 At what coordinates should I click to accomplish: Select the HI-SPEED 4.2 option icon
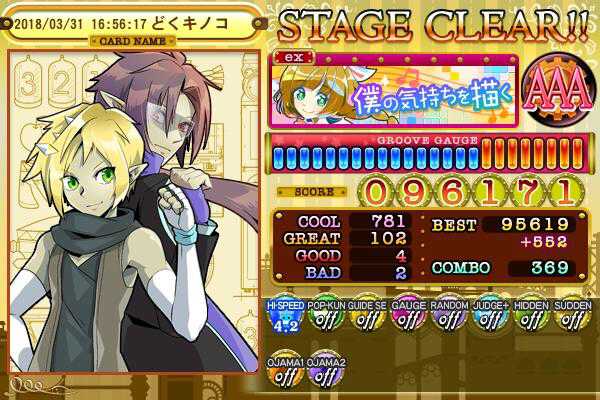282,317
